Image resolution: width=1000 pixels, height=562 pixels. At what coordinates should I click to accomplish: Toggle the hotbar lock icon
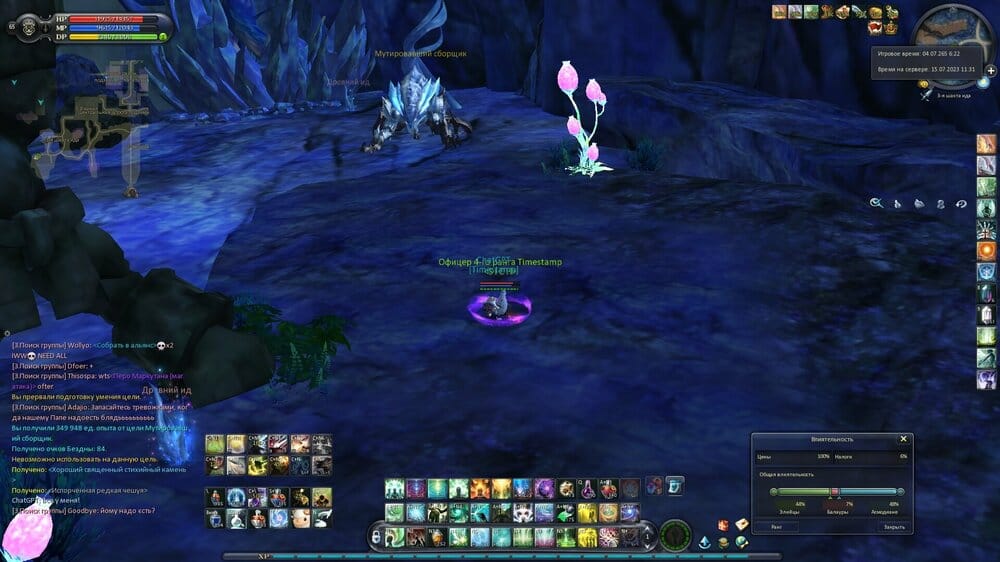coord(375,537)
